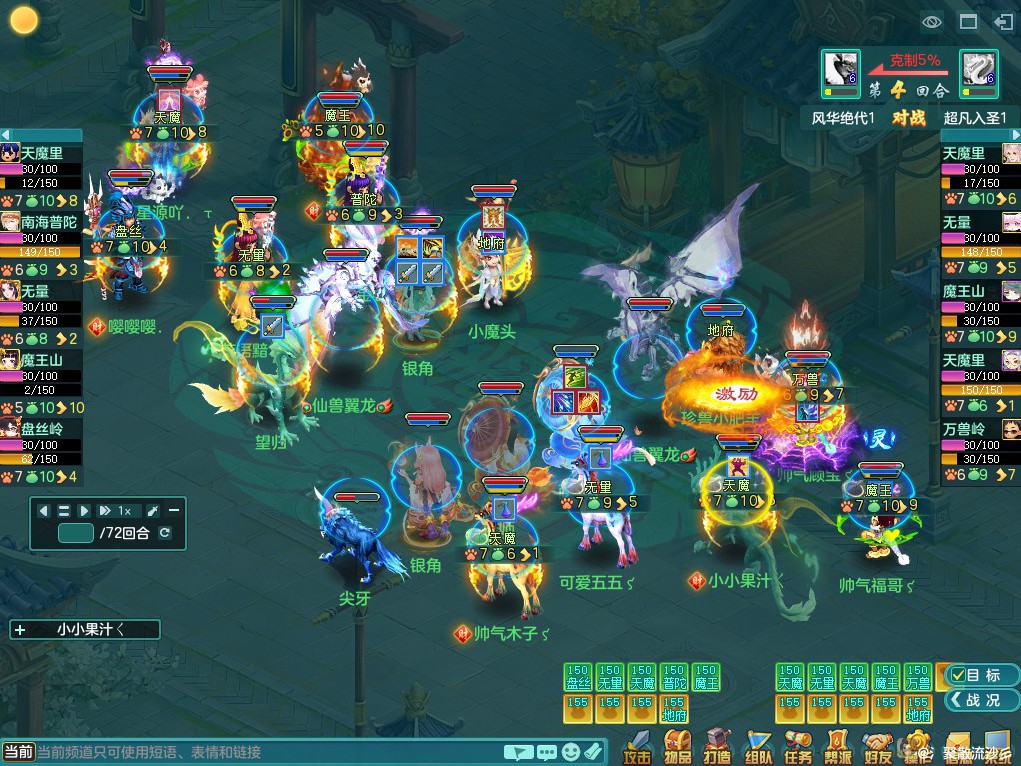Click the round number input box
The height and width of the screenshot is (766, 1021).
(76, 533)
